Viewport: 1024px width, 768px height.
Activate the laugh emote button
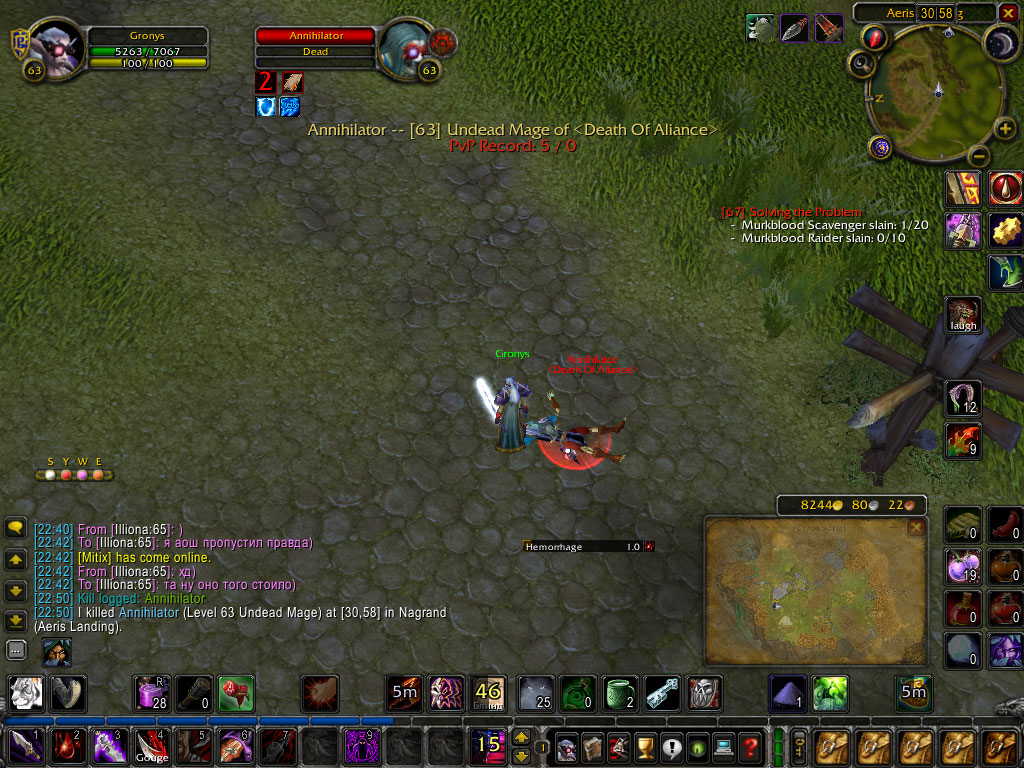(x=964, y=314)
